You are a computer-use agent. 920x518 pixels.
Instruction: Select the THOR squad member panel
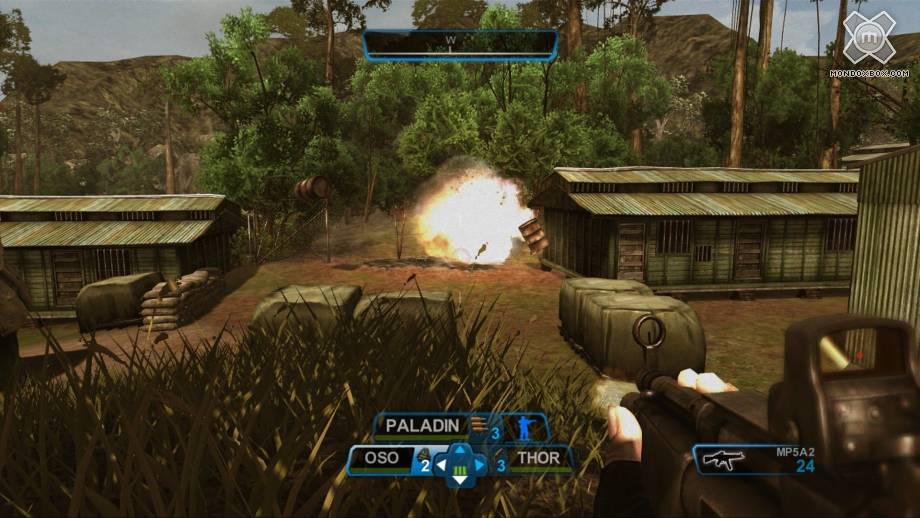536,460
